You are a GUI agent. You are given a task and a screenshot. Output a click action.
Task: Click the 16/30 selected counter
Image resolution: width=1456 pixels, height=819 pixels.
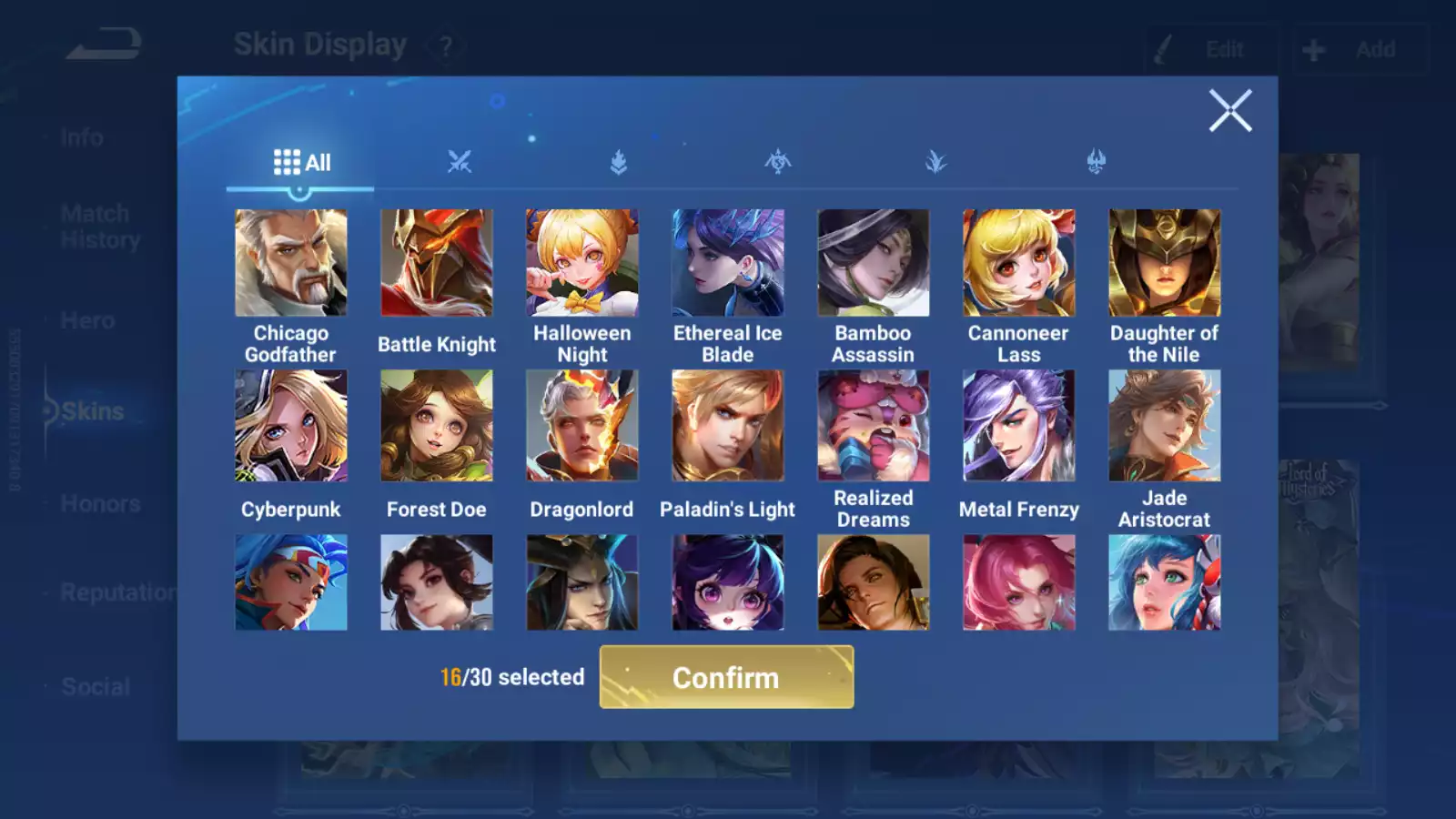[511, 677]
